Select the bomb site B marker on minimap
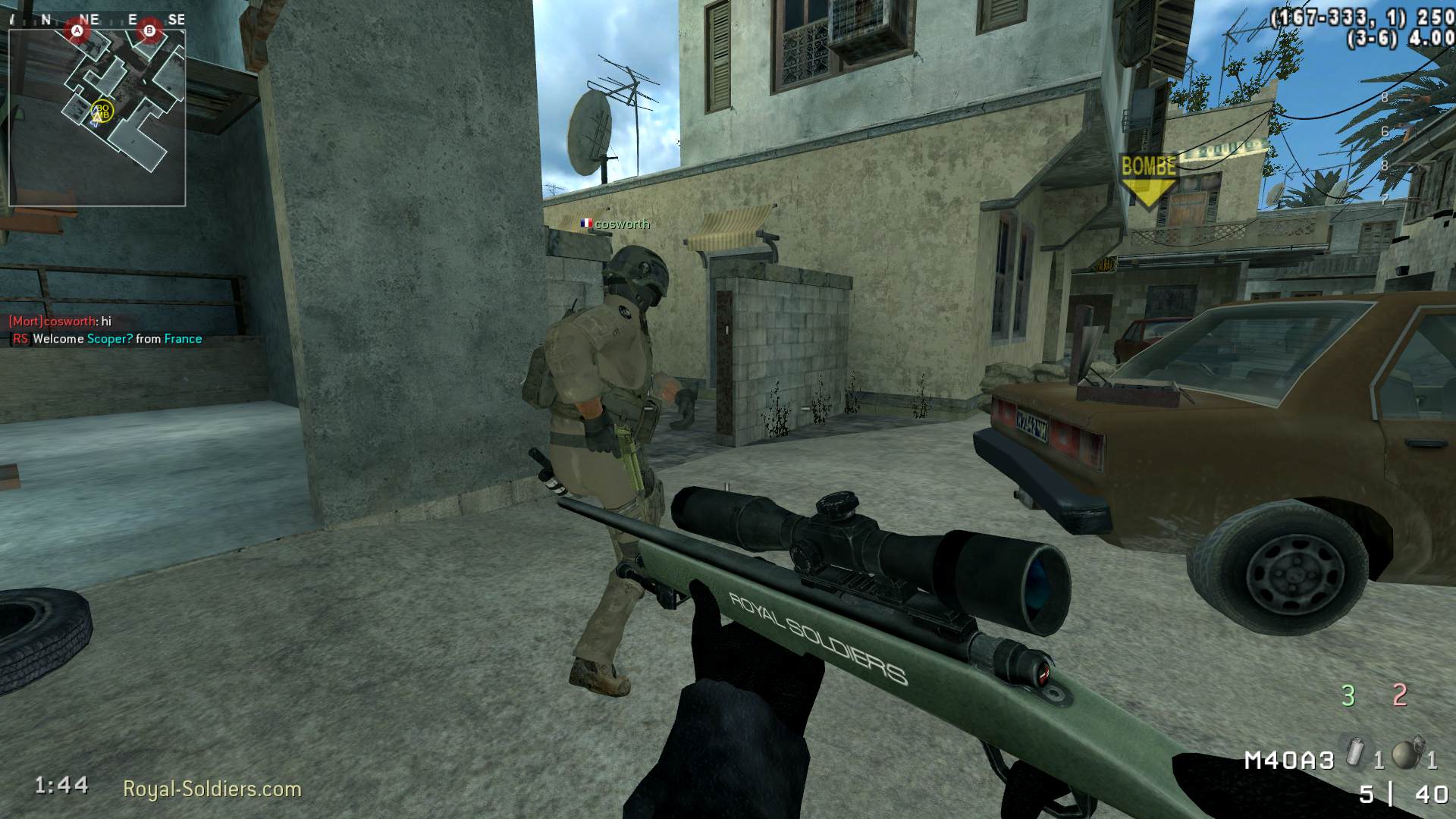This screenshot has width=1456, height=819. click(150, 30)
